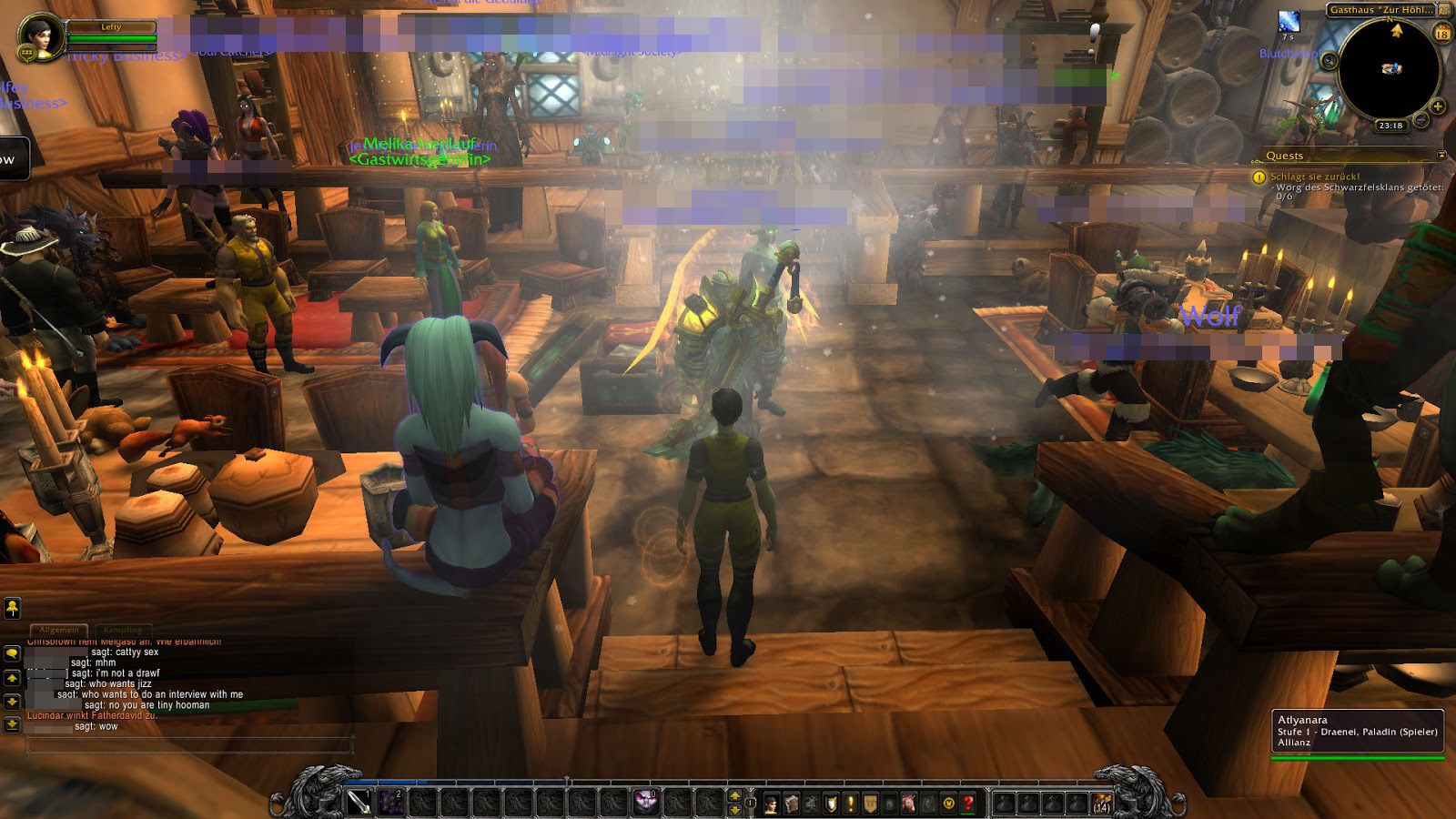
Task: Switch to the Kampflog chat tab
Action: tap(123, 630)
